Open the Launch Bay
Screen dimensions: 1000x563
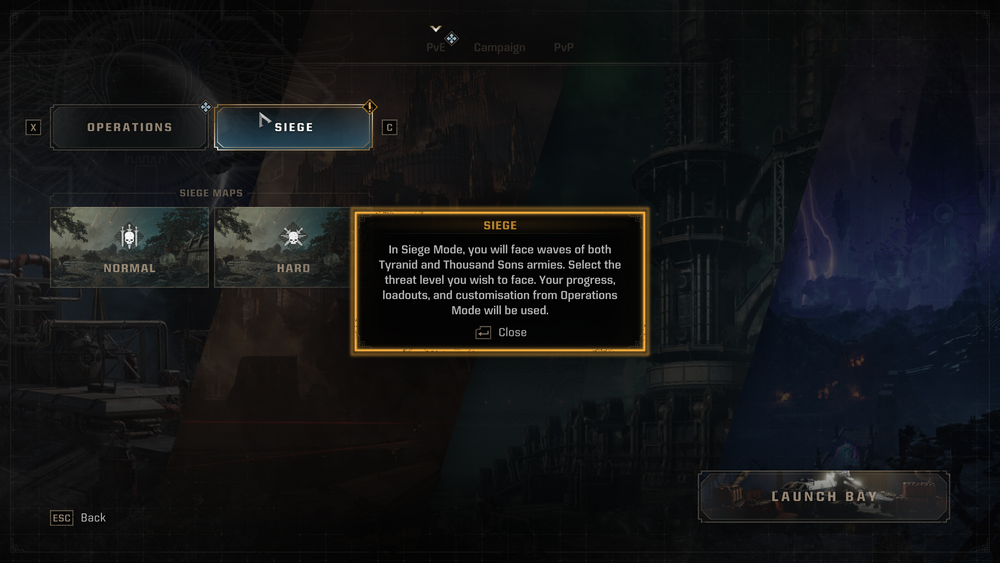[x=823, y=496]
